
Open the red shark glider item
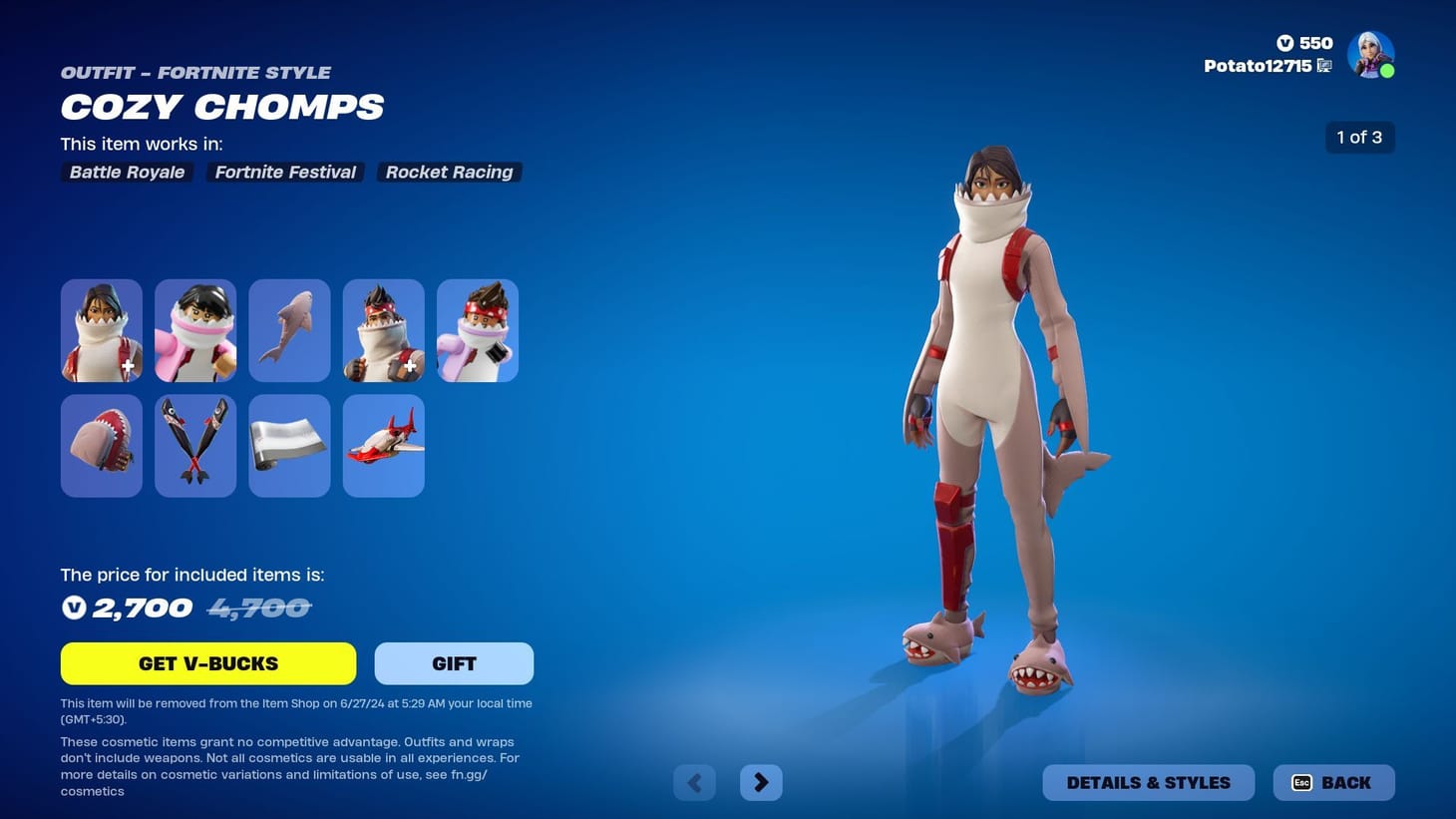coord(383,445)
